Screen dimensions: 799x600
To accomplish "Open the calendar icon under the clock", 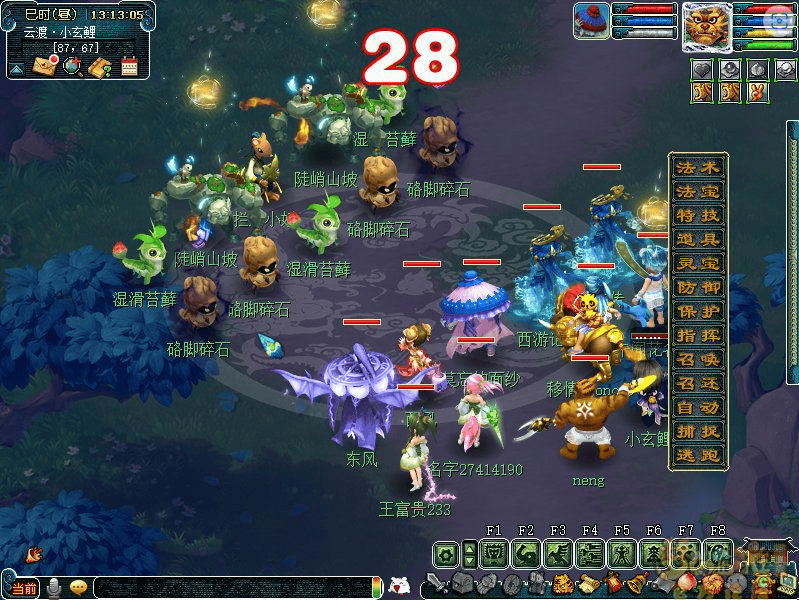I will [129, 67].
